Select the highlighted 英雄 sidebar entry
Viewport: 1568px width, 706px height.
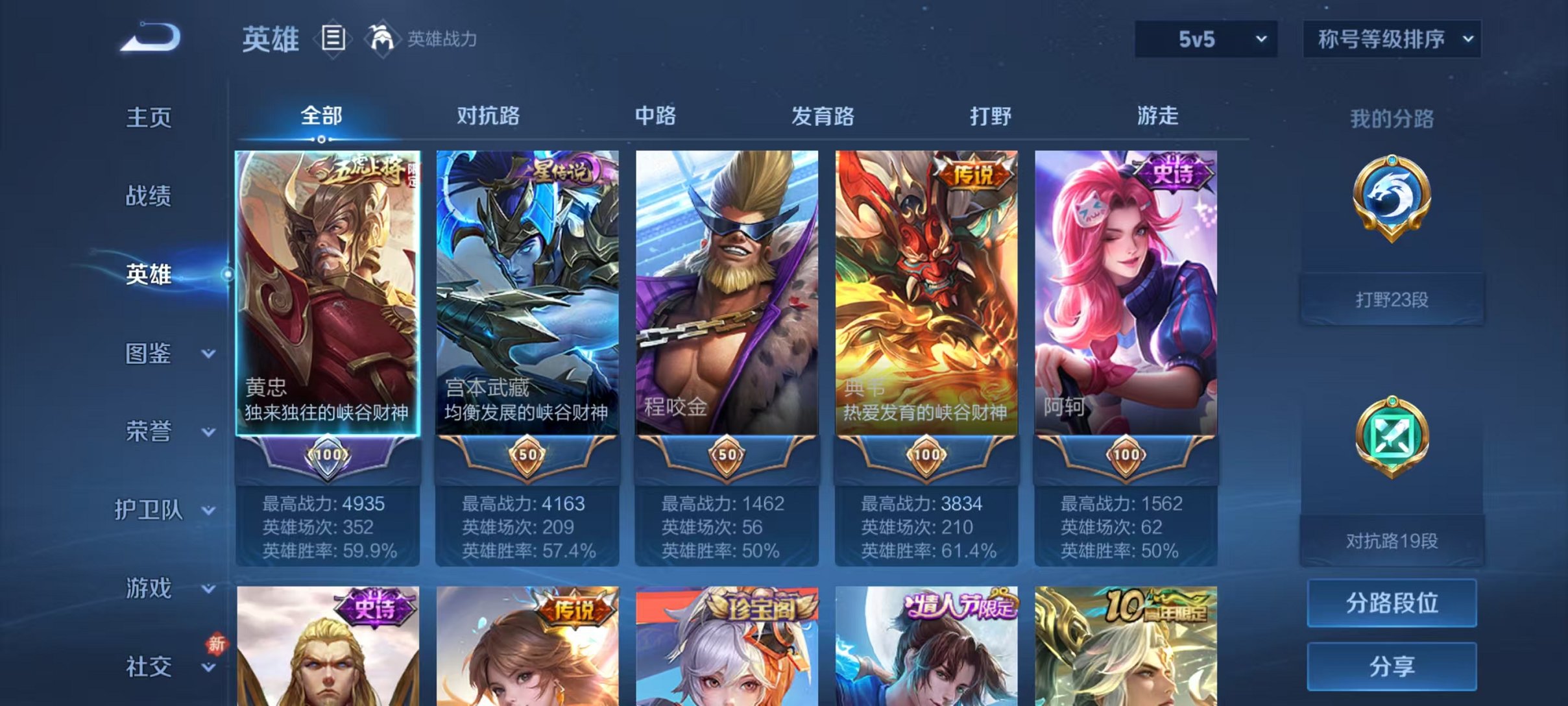coord(148,275)
